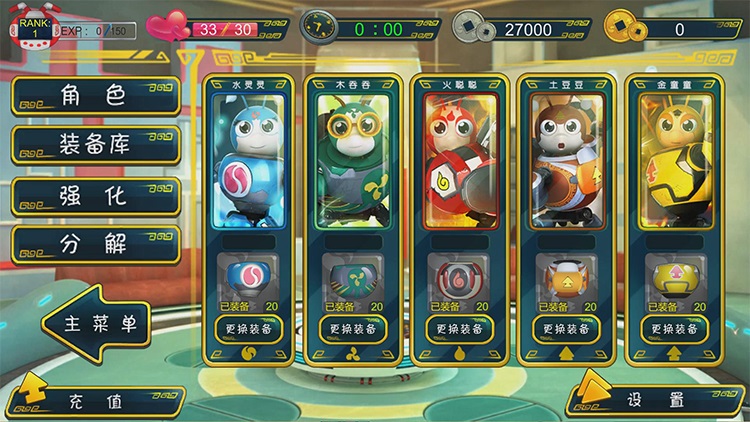Select the yellow equipped helmet item slot
Screen dimensions: 750x422
[668, 275]
